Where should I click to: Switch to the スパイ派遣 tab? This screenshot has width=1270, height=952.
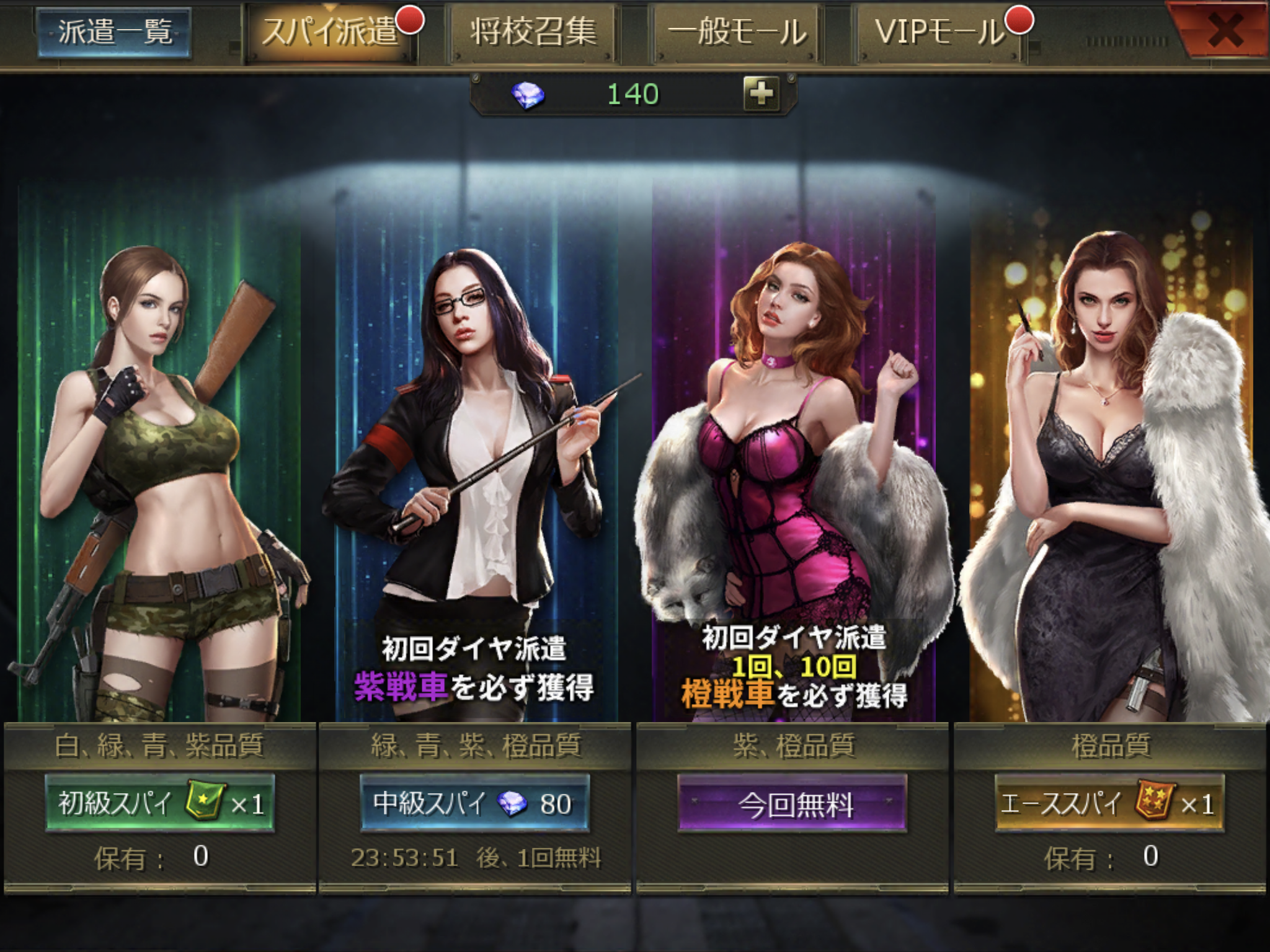(x=330, y=32)
